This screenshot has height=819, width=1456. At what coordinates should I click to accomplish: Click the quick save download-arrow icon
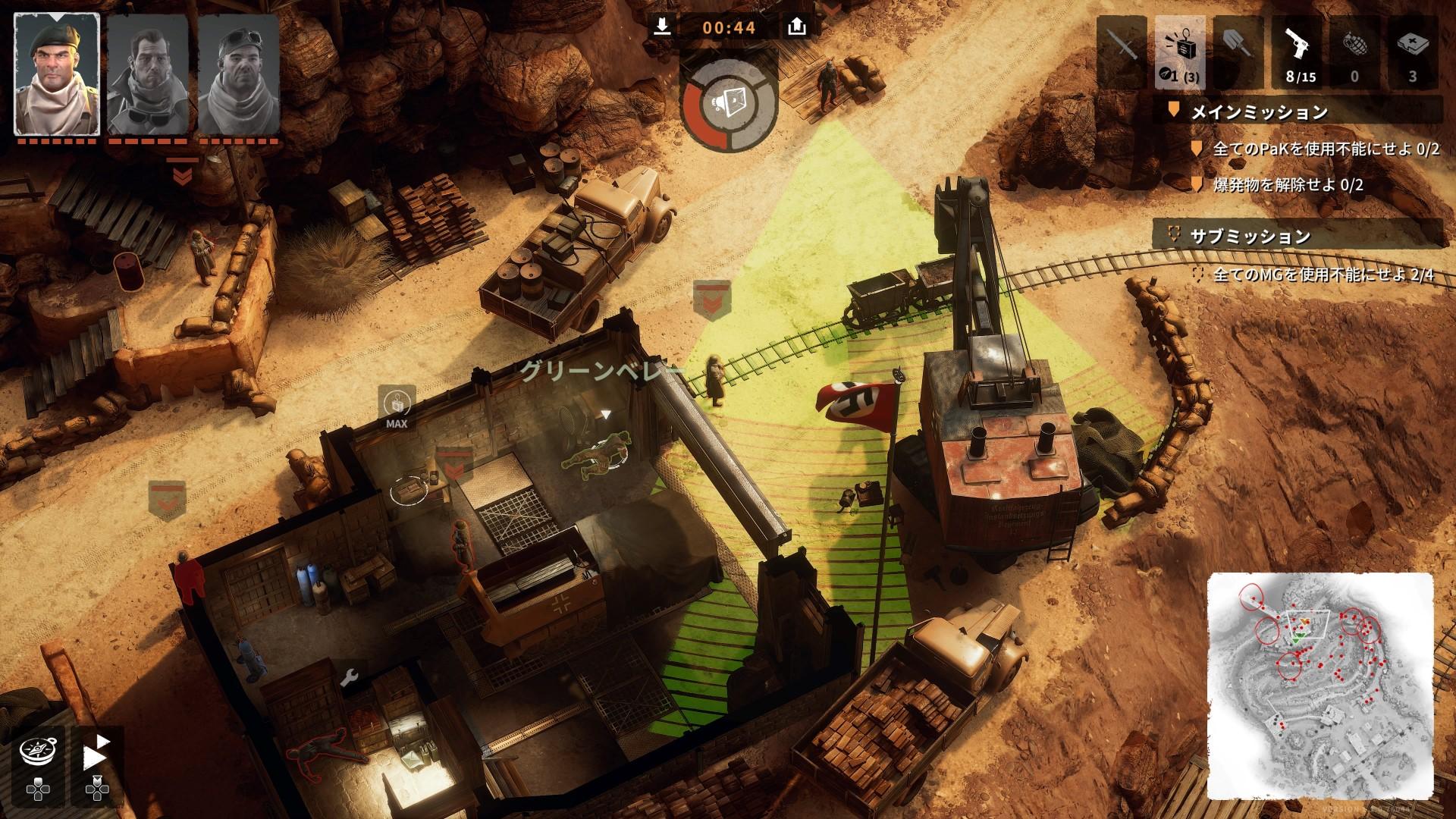point(662,27)
